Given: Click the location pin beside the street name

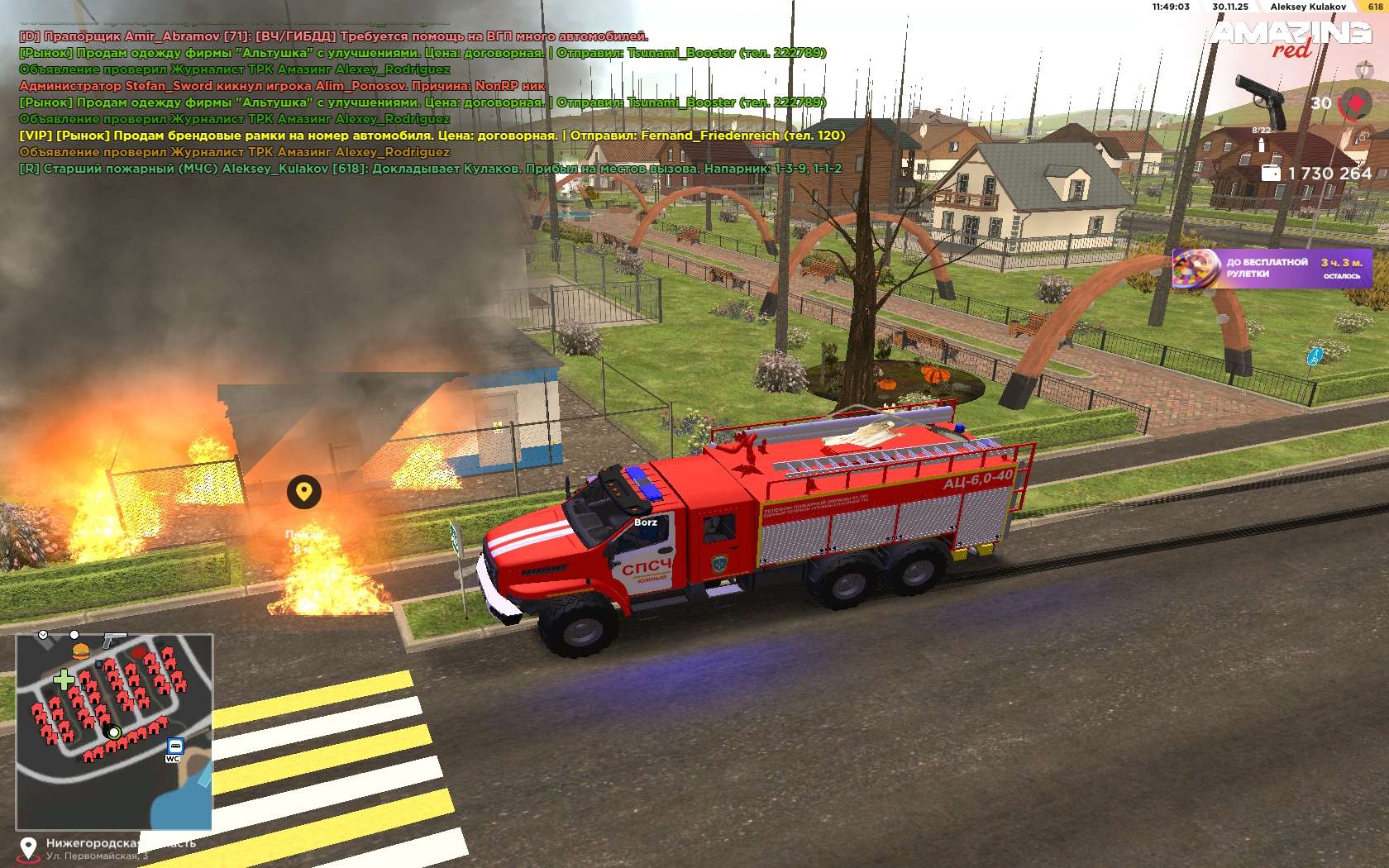Looking at the screenshot, I should coord(28,847).
